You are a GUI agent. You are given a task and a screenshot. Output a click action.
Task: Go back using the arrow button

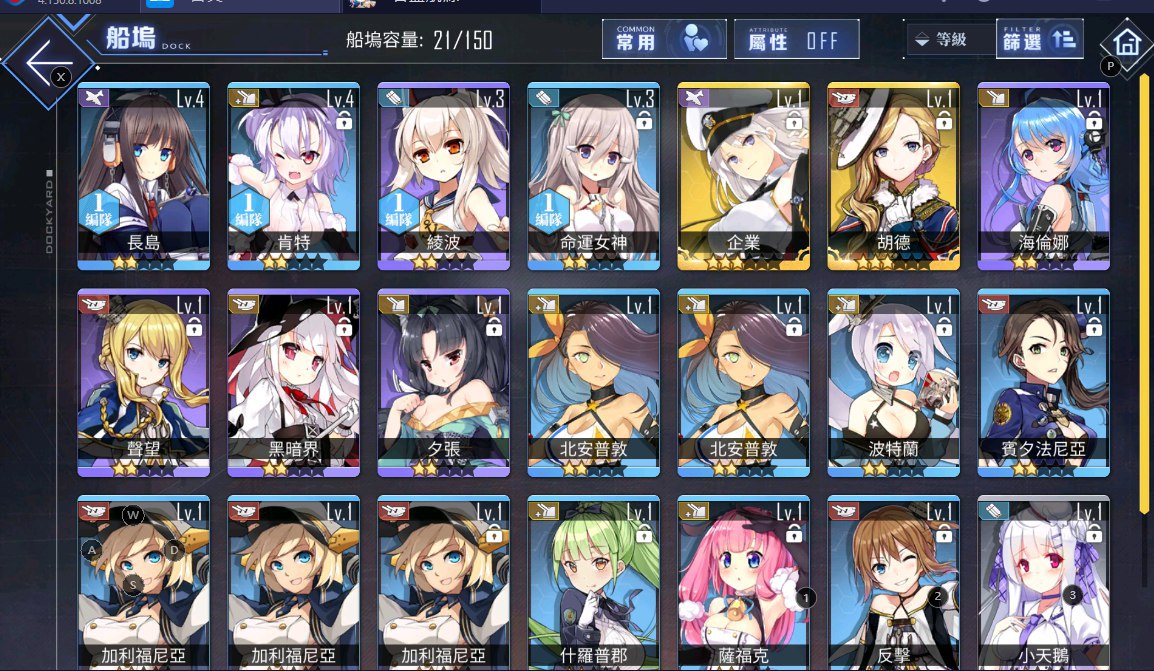(45, 60)
